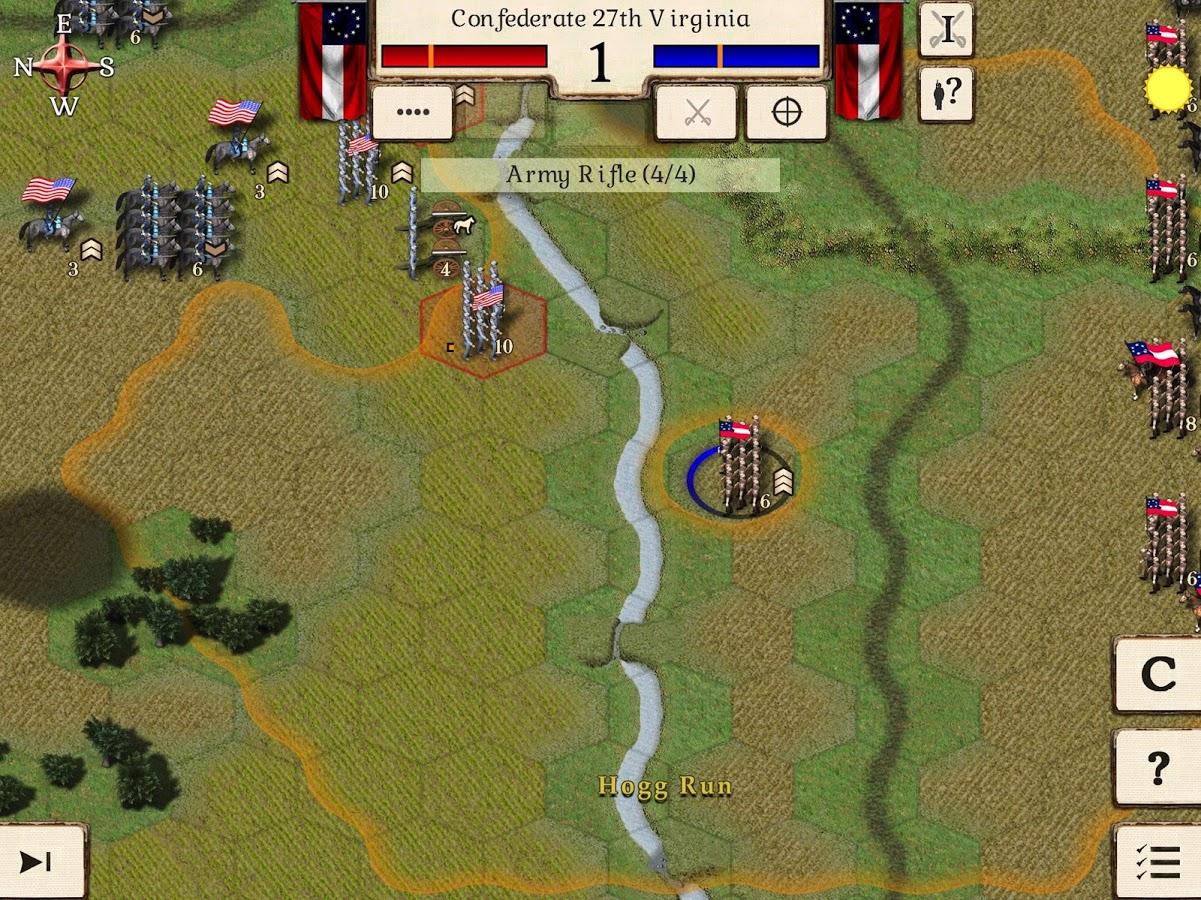Open the four-dots formation options button
The height and width of the screenshot is (900, 1201).
pyautogui.click(x=412, y=112)
